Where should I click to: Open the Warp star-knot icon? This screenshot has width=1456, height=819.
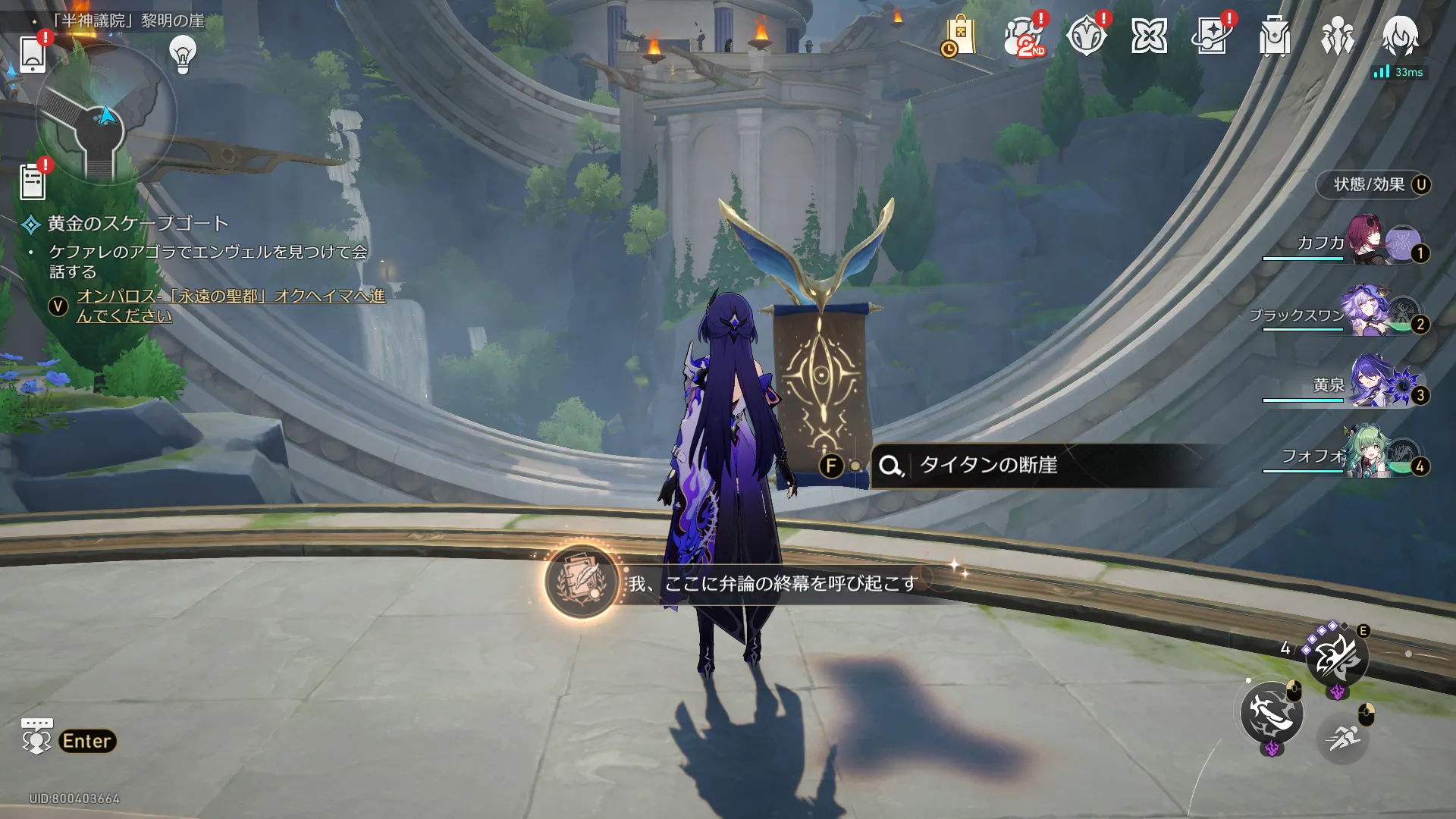pos(1149,36)
